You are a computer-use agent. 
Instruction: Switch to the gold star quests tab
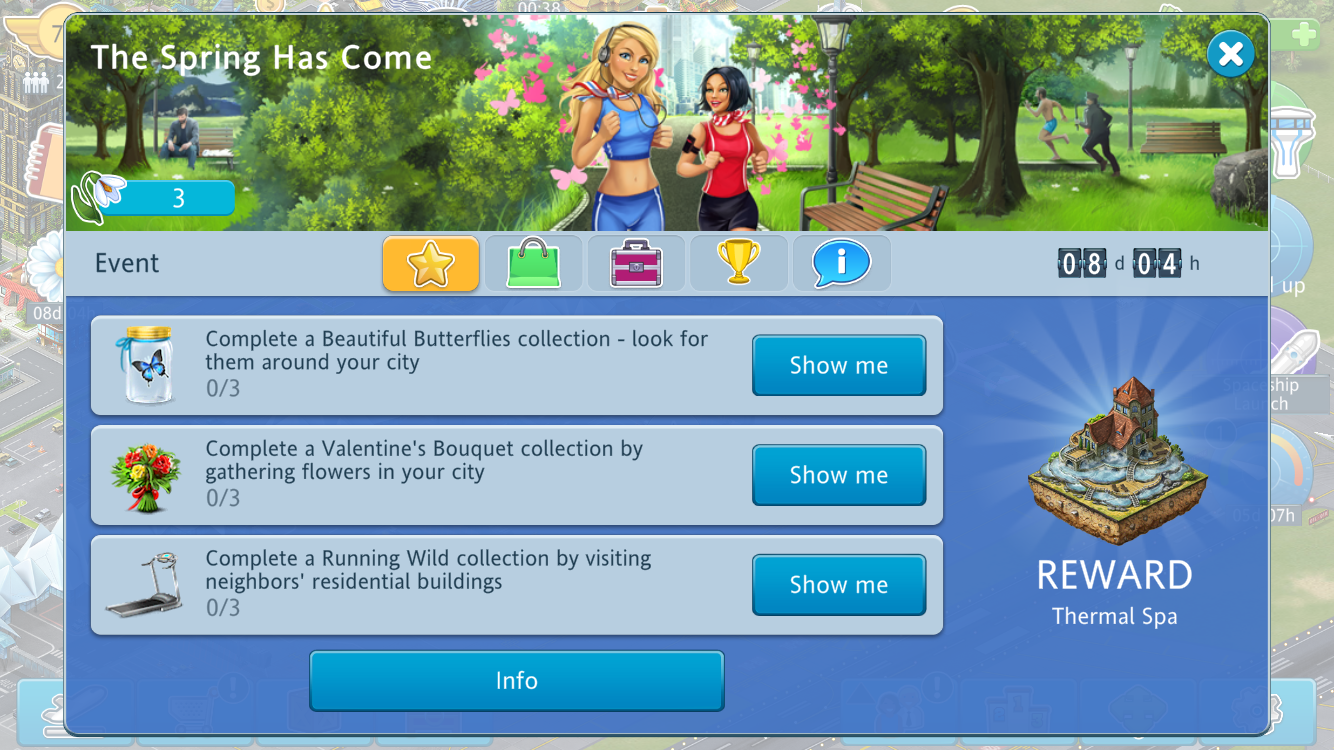pyautogui.click(x=431, y=264)
